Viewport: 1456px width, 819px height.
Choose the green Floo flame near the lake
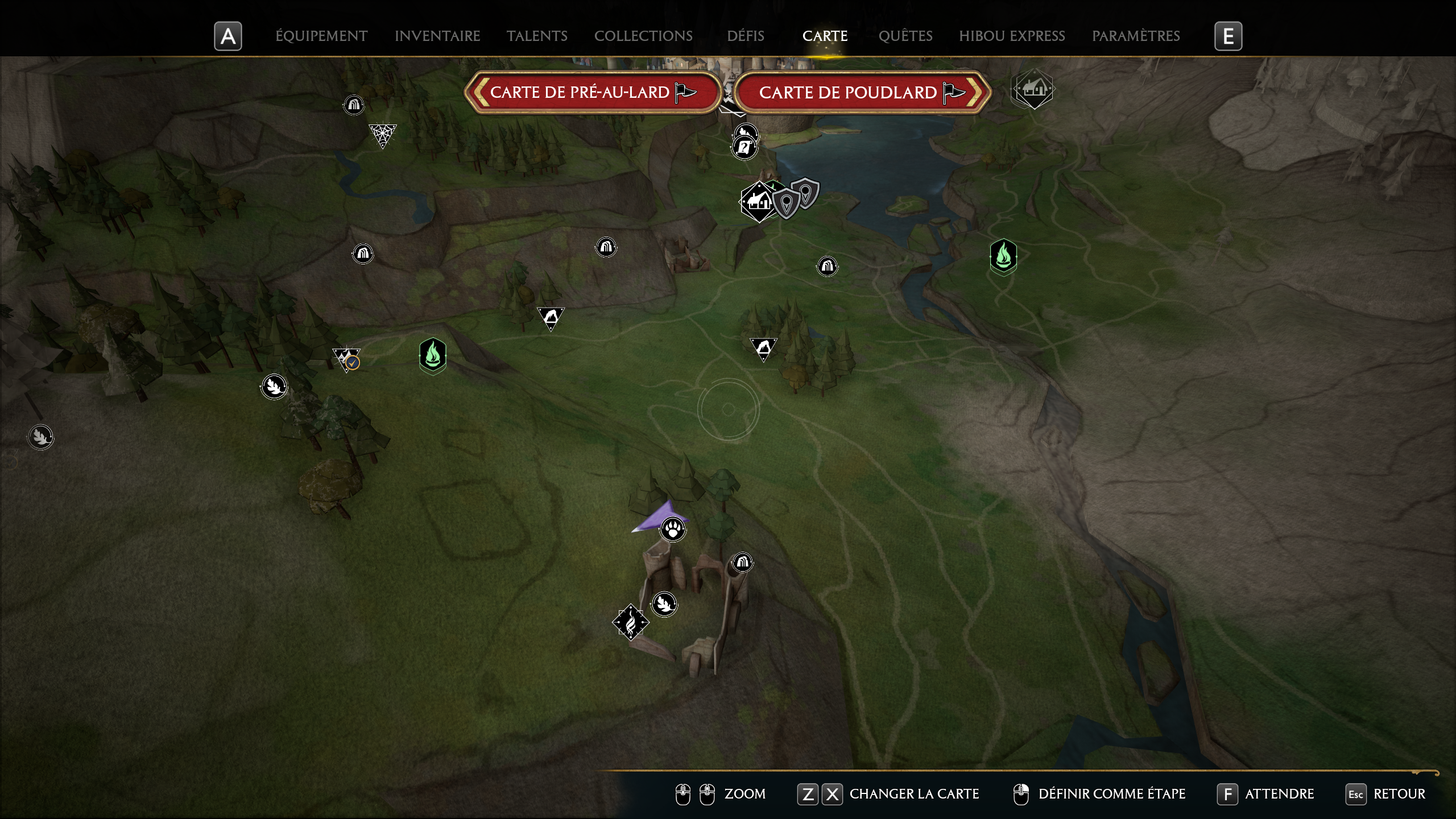1003,256
